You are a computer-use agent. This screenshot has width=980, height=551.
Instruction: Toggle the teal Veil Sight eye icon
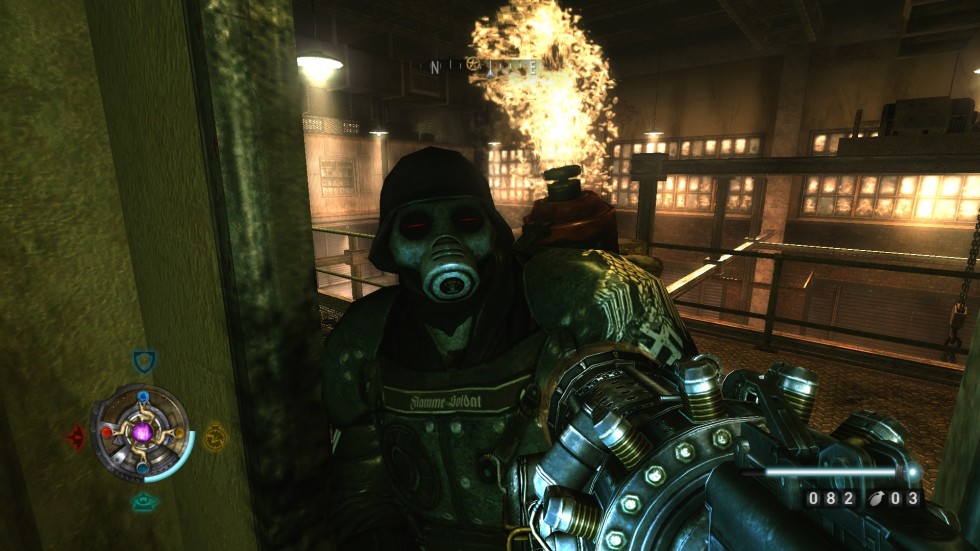(x=144, y=502)
